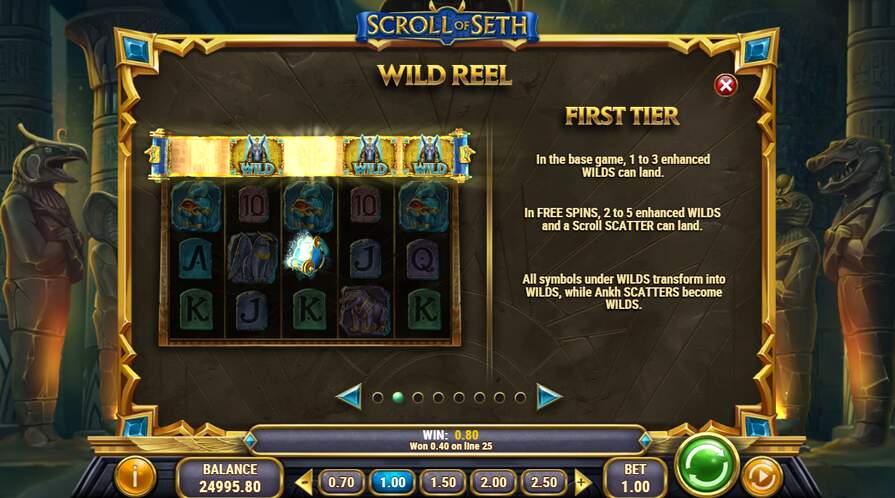Go to the previous paytable page

[348, 397]
